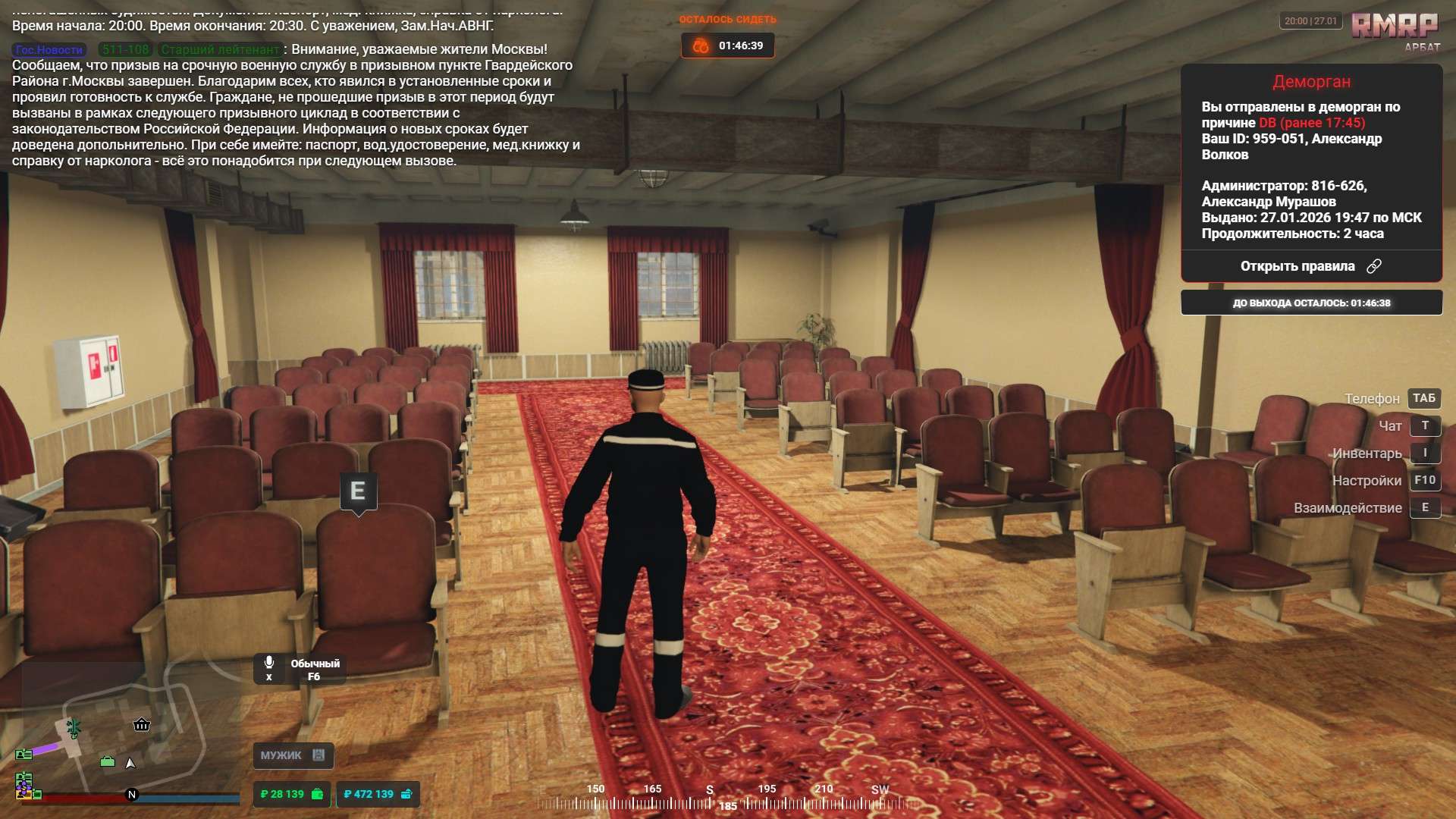
Task: Select the green briefcase marker on minimap
Action: 108,761
